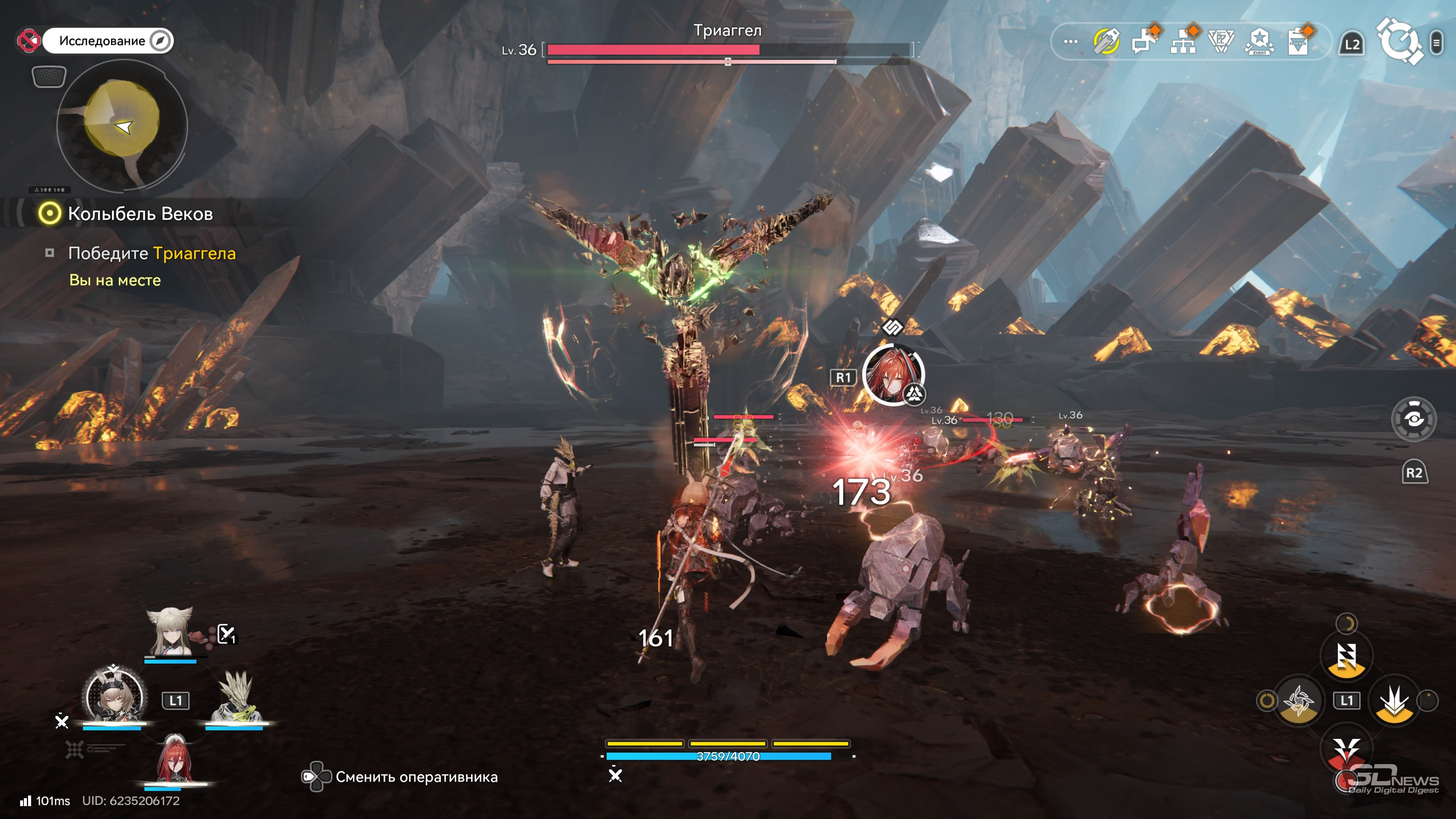Open the chat bubbles icon

pyautogui.click(x=1145, y=42)
